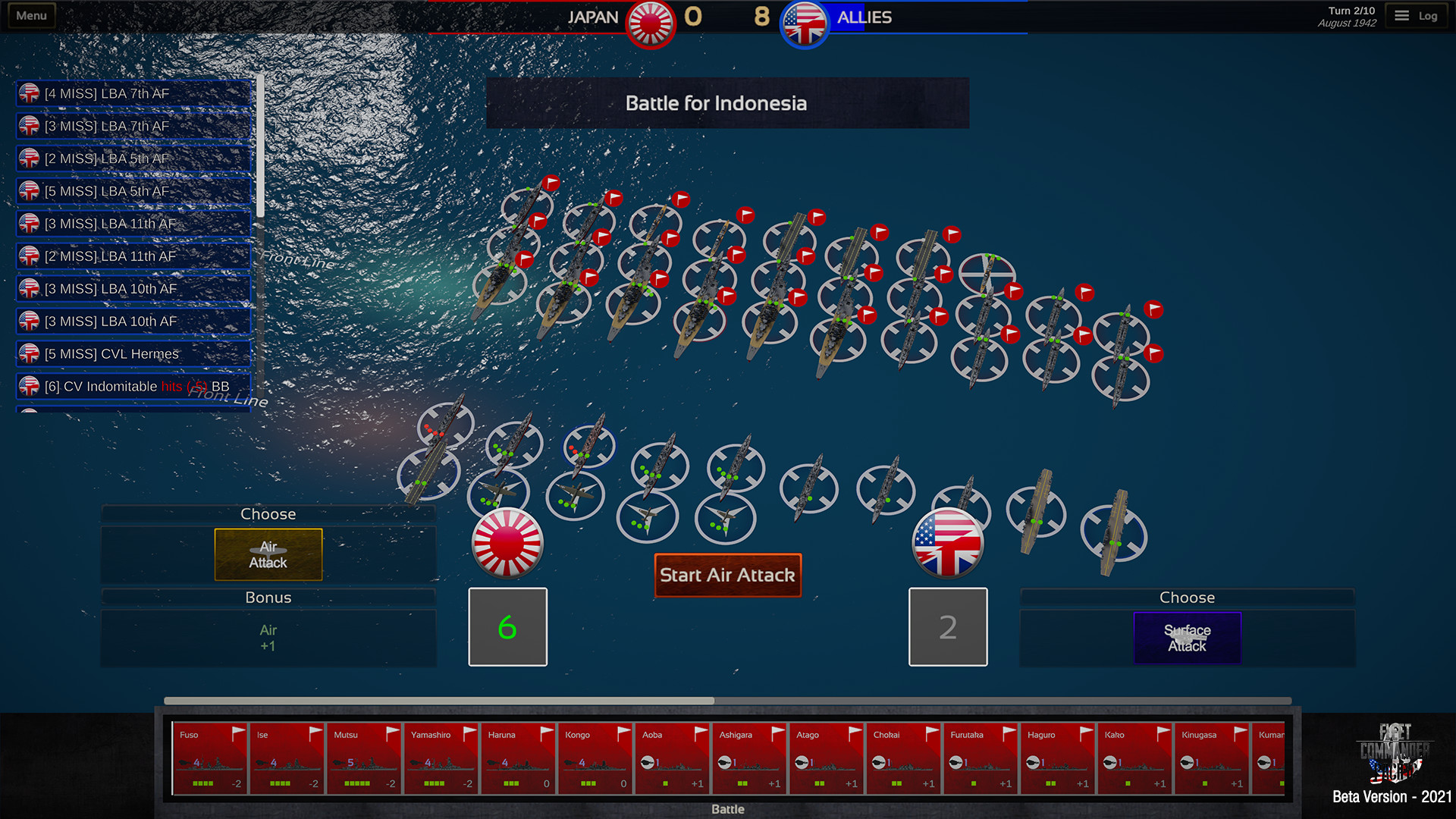This screenshot has width=1456, height=819.
Task: Enable Surface Attack for the Allies
Action: pos(1187,638)
